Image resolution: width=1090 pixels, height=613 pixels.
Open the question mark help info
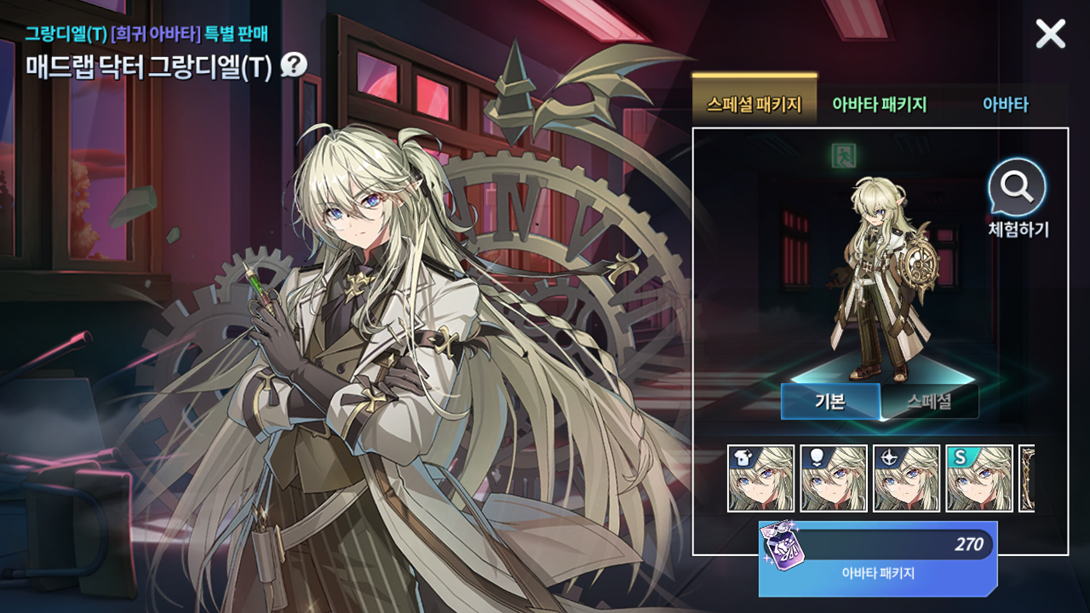[294, 66]
